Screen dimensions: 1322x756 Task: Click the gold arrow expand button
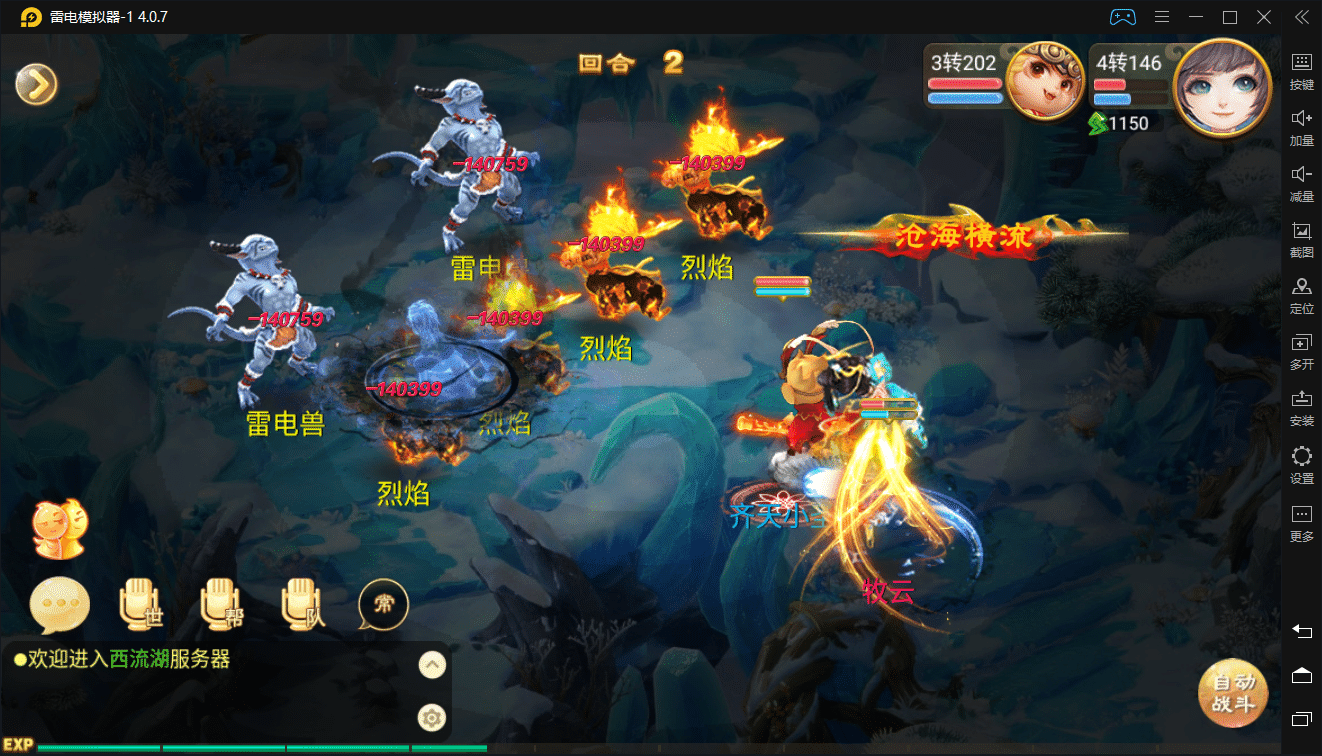(x=37, y=85)
